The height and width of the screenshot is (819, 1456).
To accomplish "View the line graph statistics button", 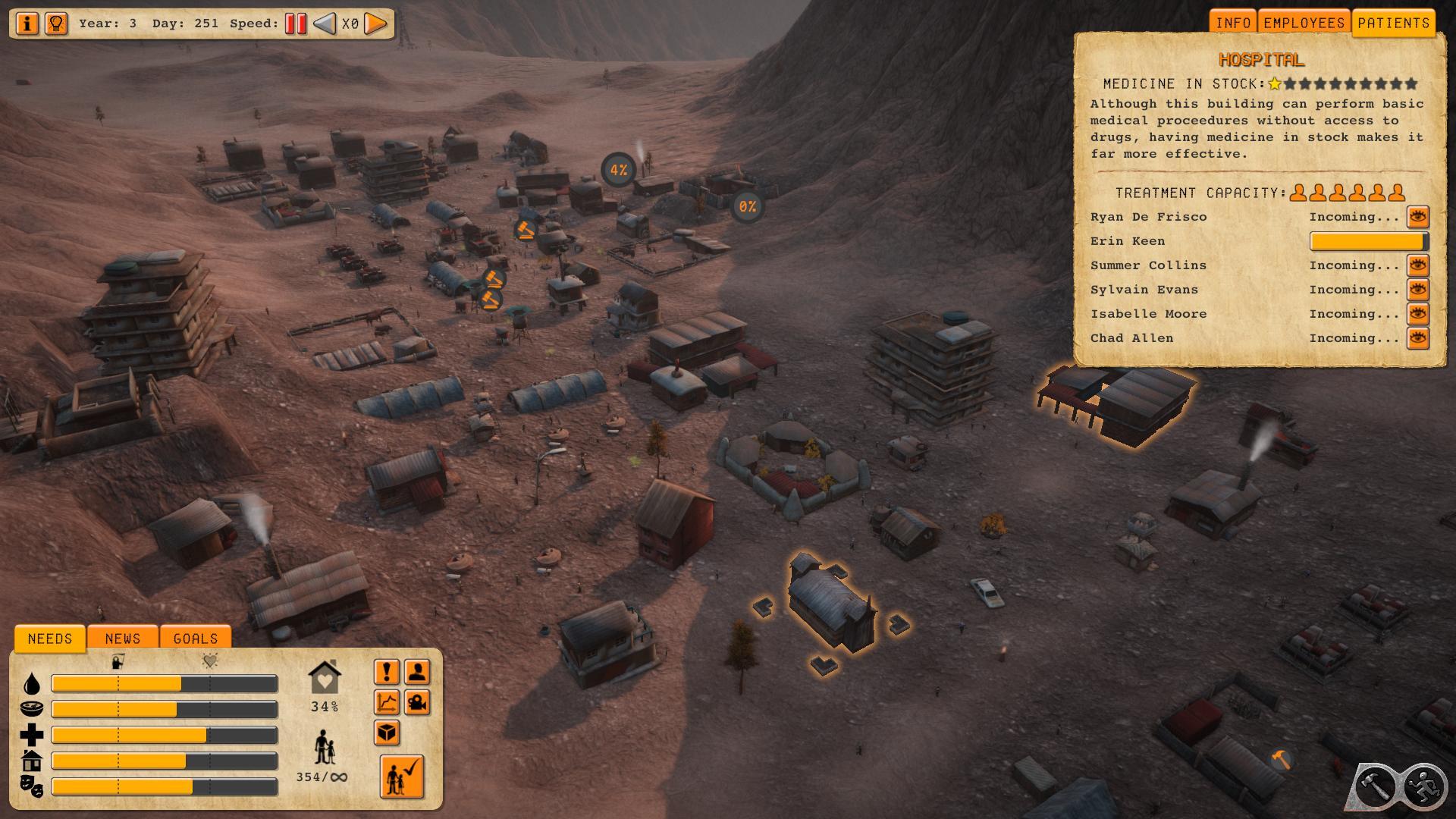I will 387,703.
